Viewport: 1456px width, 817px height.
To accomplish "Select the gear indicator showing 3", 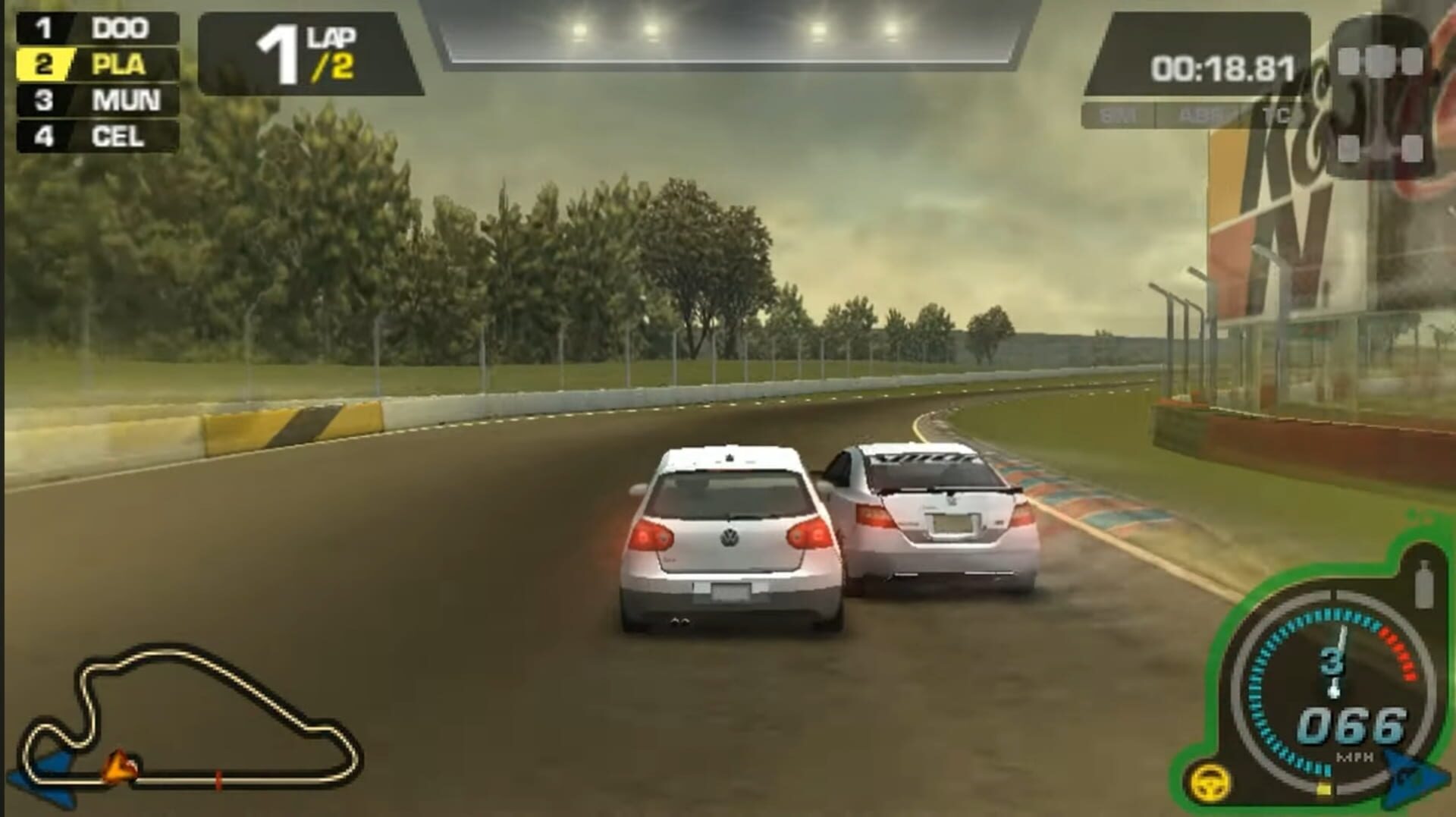I will coord(1332,661).
